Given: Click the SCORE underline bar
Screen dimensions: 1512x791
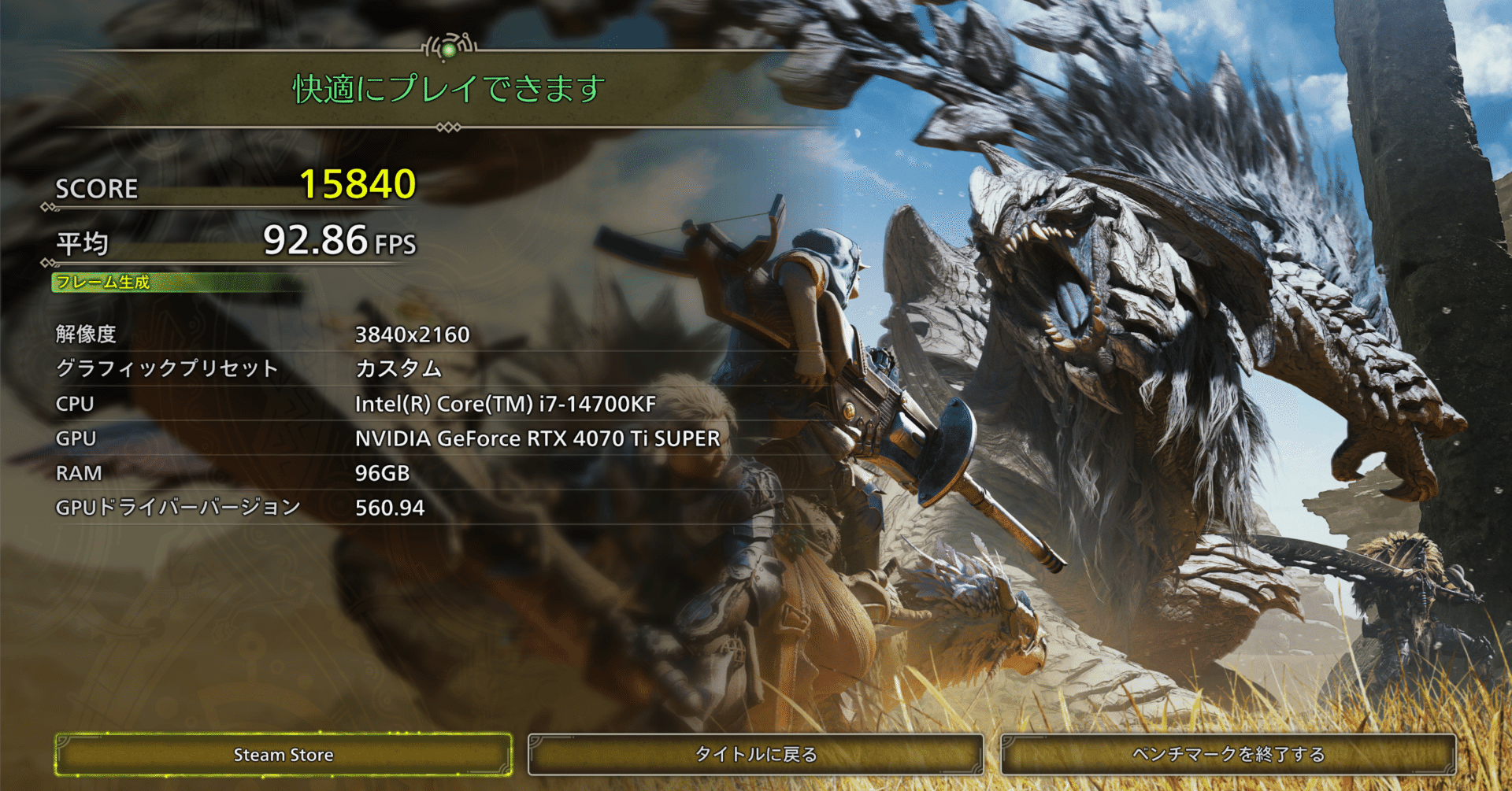Looking at the screenshot, I should pos(236,207).
